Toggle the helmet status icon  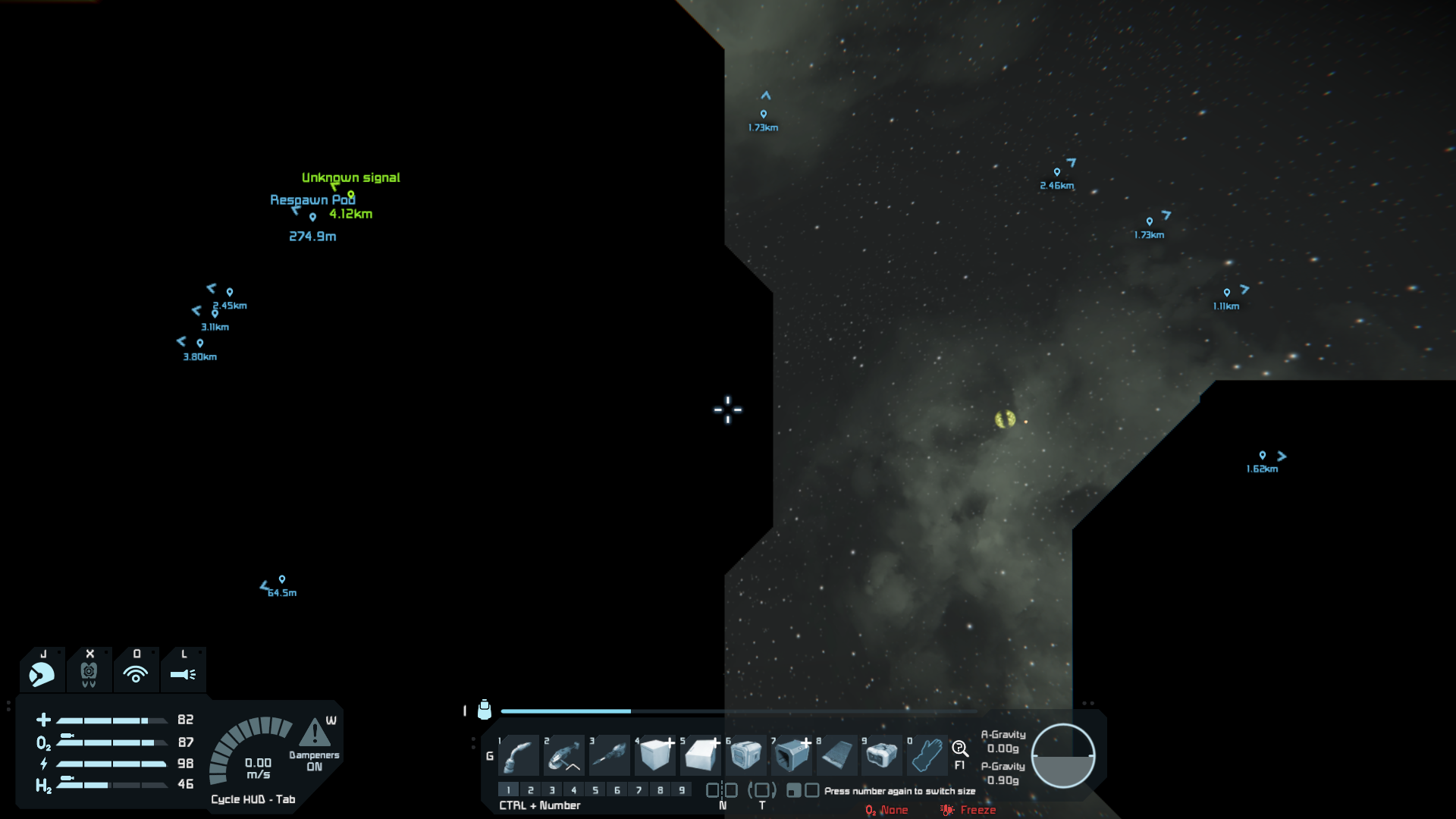[42, 673]
